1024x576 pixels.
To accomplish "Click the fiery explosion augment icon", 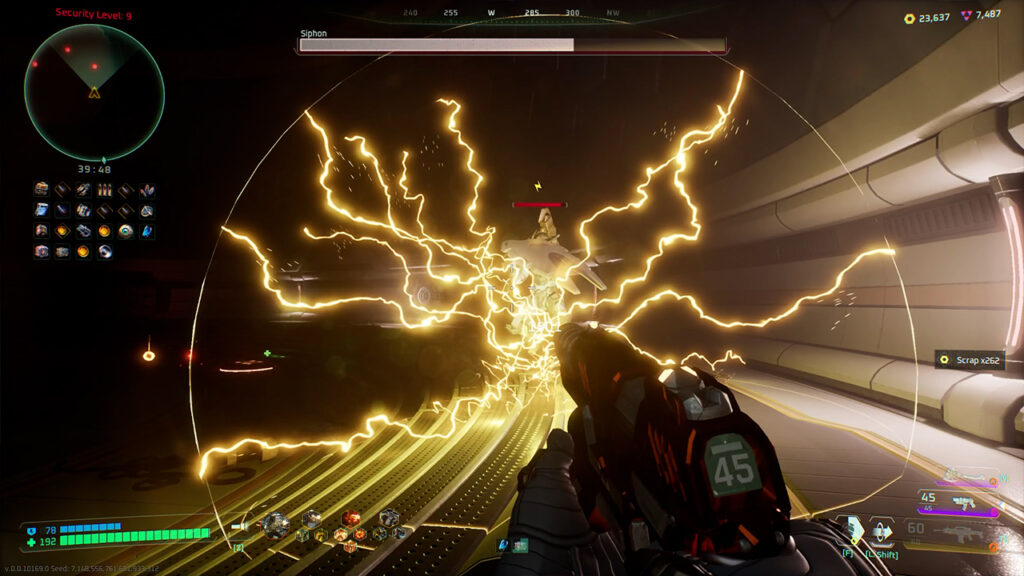I will click(351, 518).
